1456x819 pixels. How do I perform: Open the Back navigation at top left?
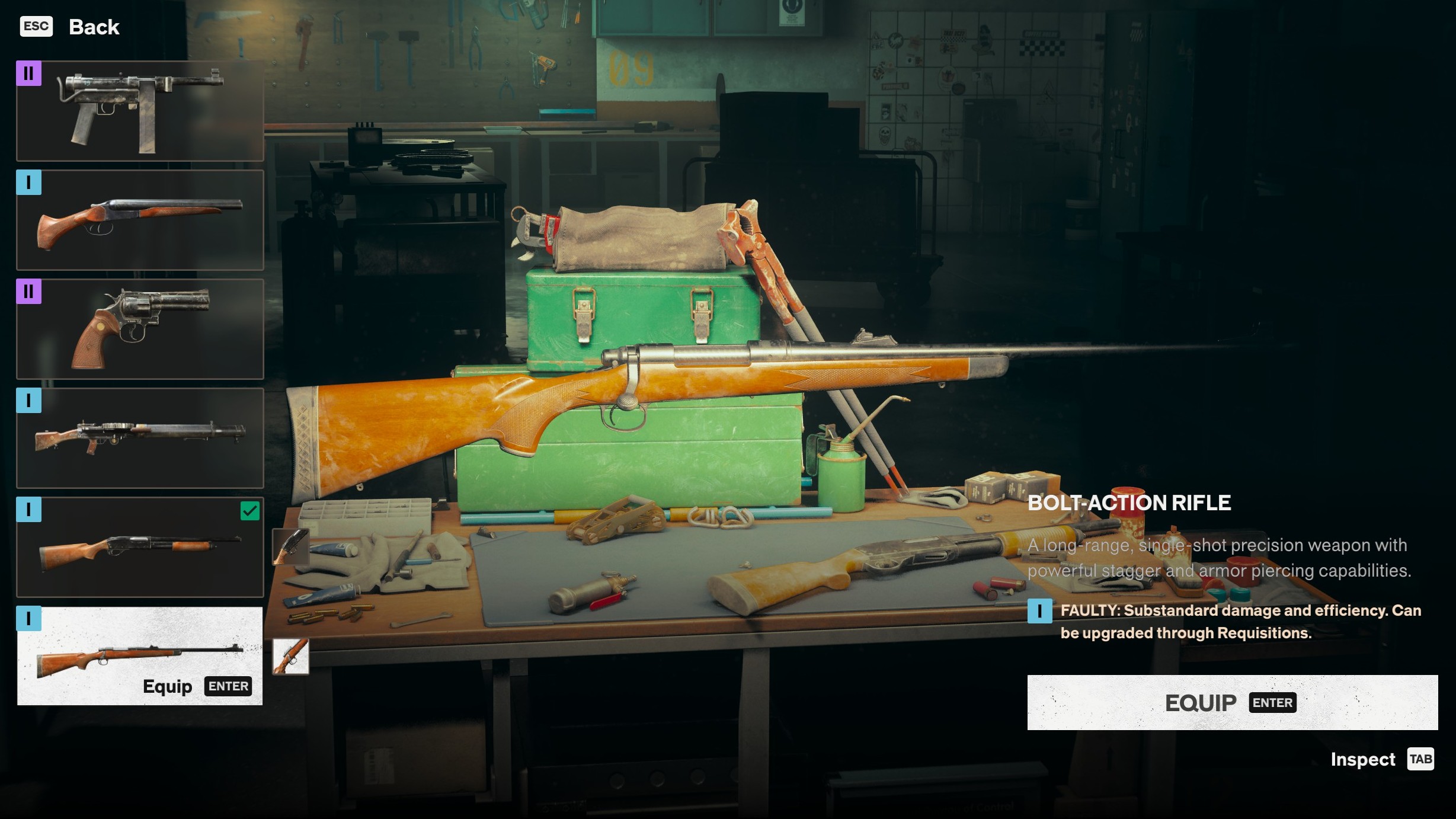[x=94, y=26]
